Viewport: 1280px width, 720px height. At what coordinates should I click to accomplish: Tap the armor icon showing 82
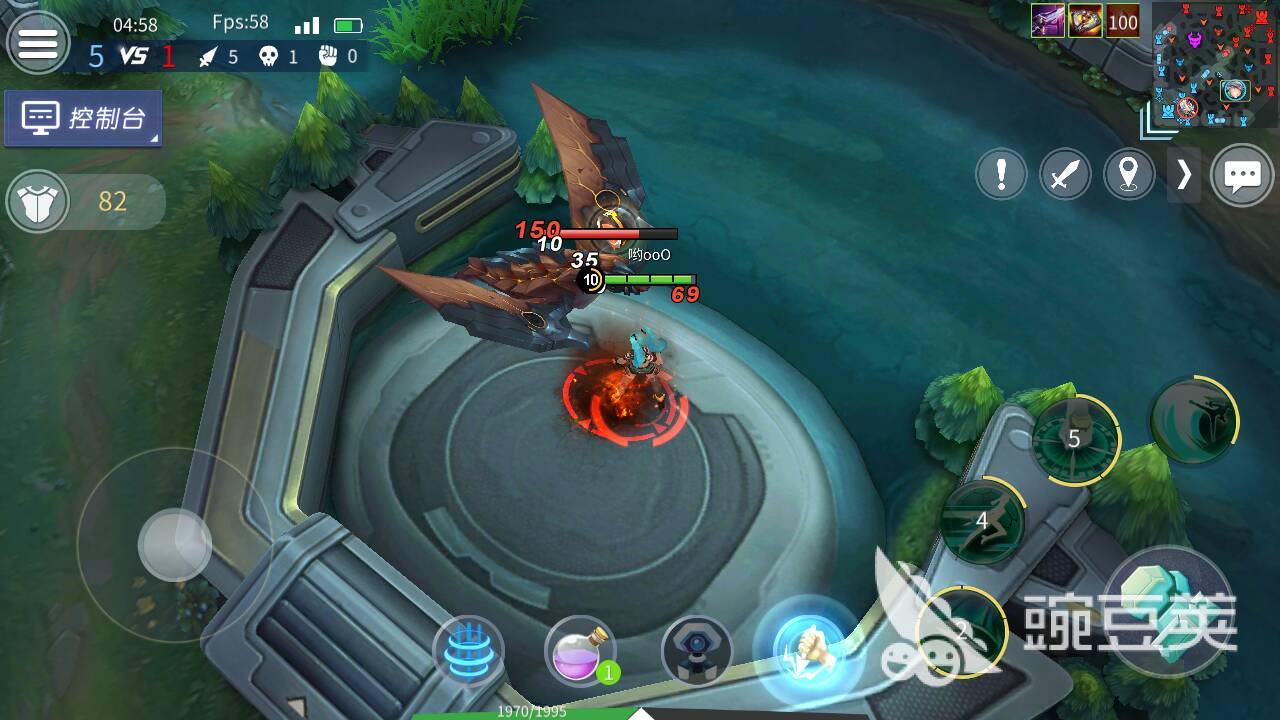tap(38, 202)
